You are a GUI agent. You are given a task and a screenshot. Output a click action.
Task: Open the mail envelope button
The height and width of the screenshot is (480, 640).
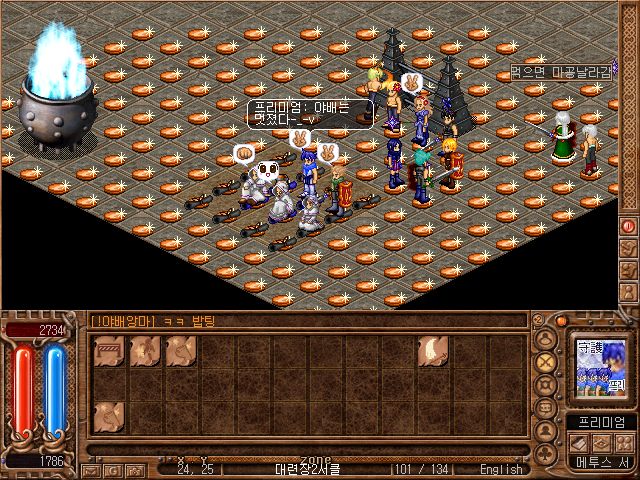pos(90,469)
